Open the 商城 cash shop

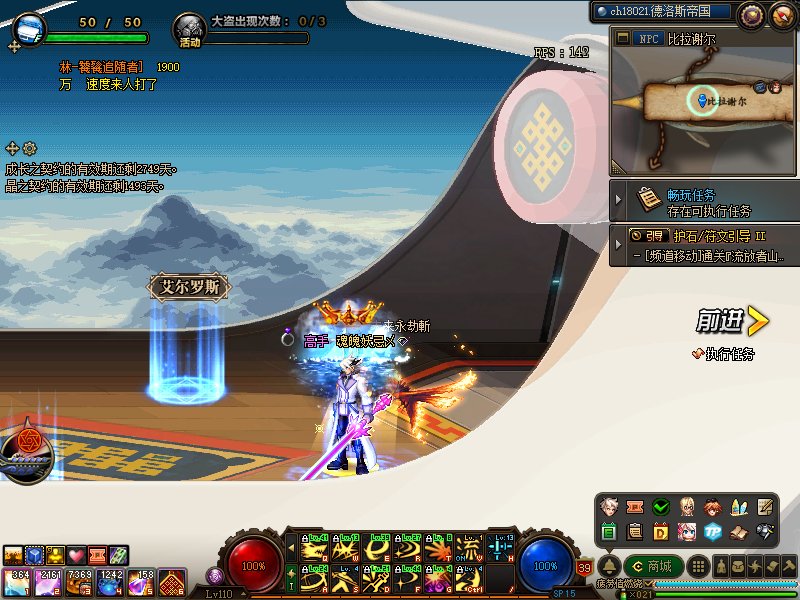tap(652, 567)
